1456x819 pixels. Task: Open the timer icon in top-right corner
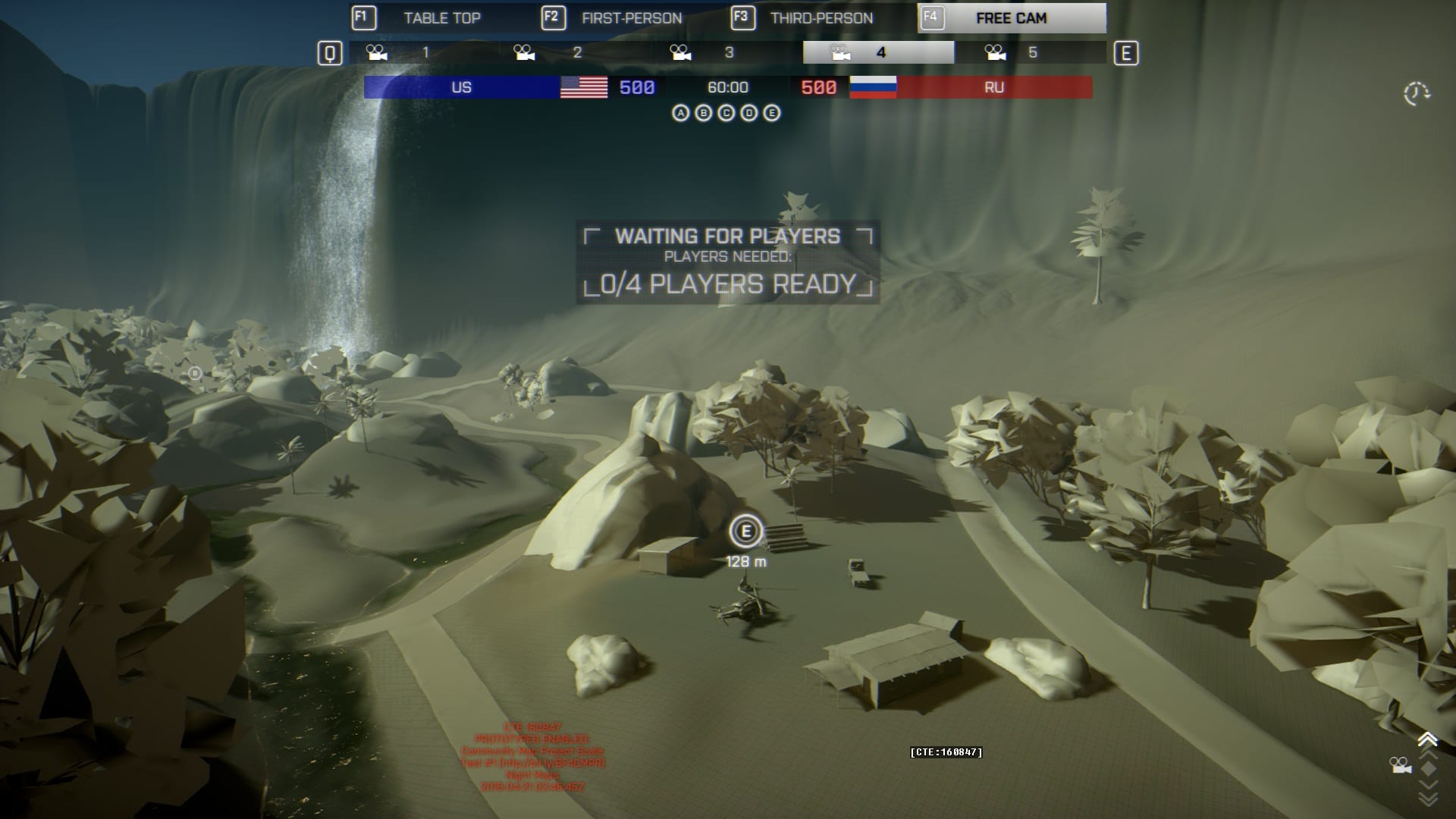click(1416, 94)
